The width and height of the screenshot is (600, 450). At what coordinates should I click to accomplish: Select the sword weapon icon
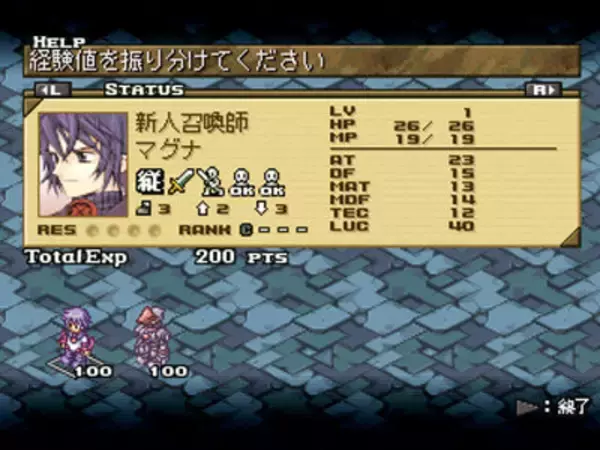[x=180, y=183]
